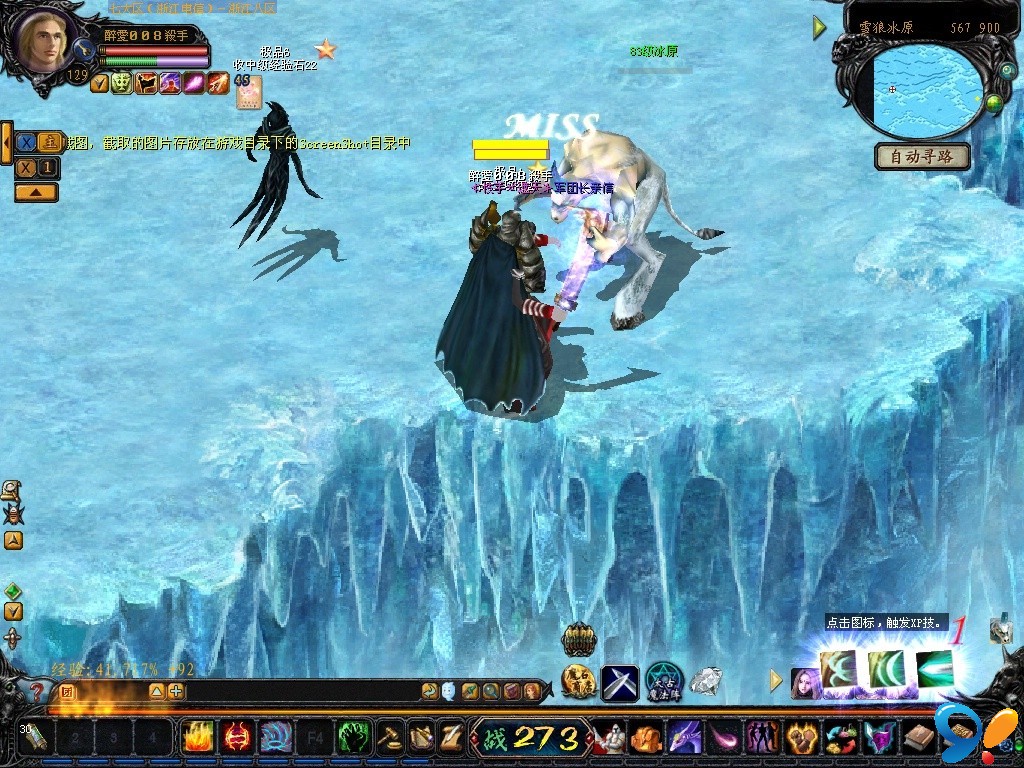The width and height of the screenshot is (1024, 768).
Task: Trigger the first XP skill icon
Action: pyautogui.click(x=838, y=670)
